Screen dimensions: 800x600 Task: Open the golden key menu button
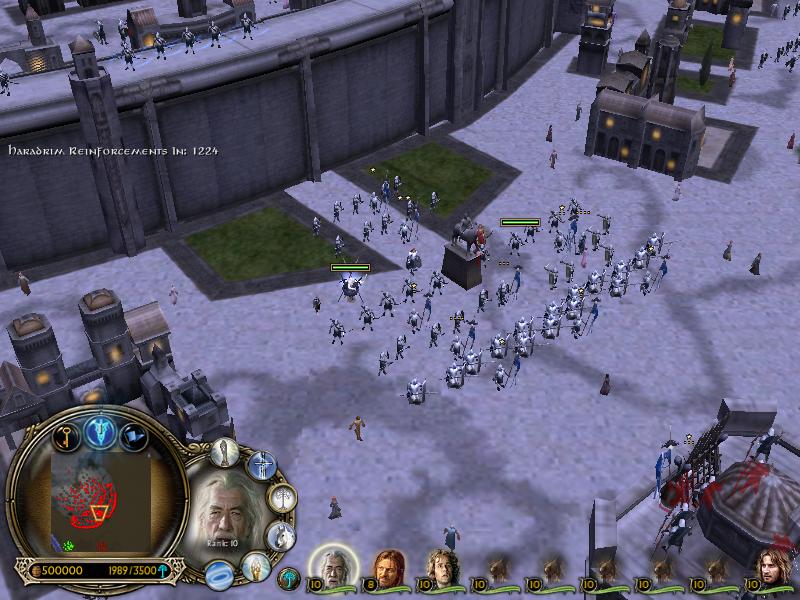tap(66, 437)
